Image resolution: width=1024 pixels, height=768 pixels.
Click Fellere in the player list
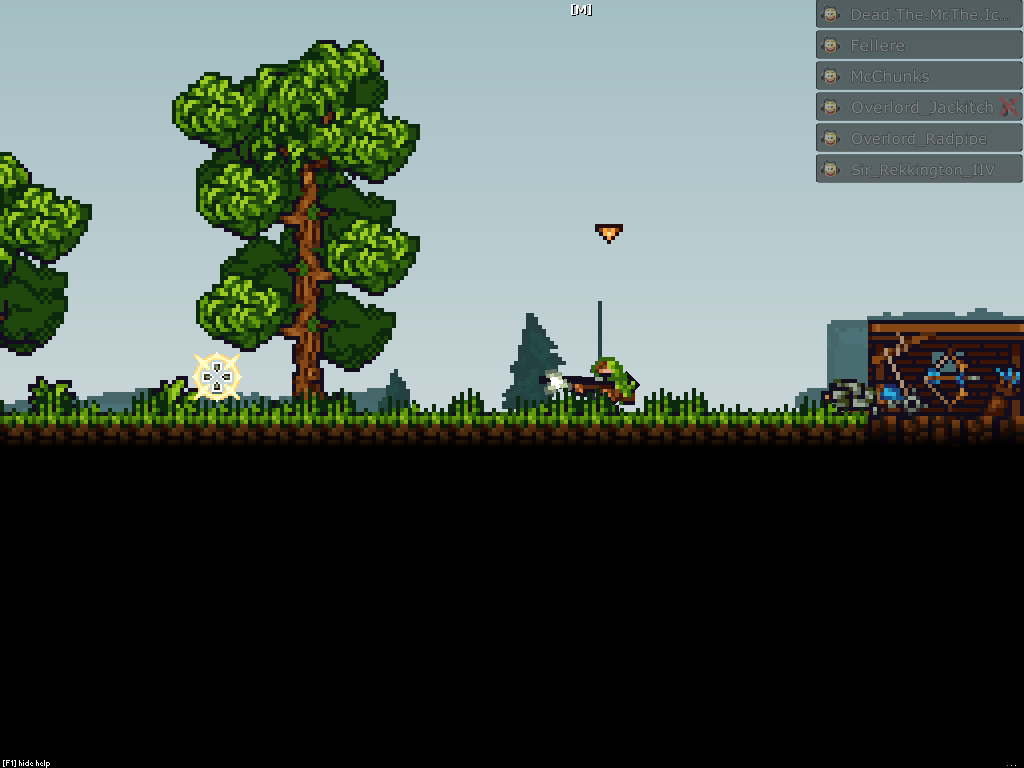pyautogui.click(x=919, y=46)
